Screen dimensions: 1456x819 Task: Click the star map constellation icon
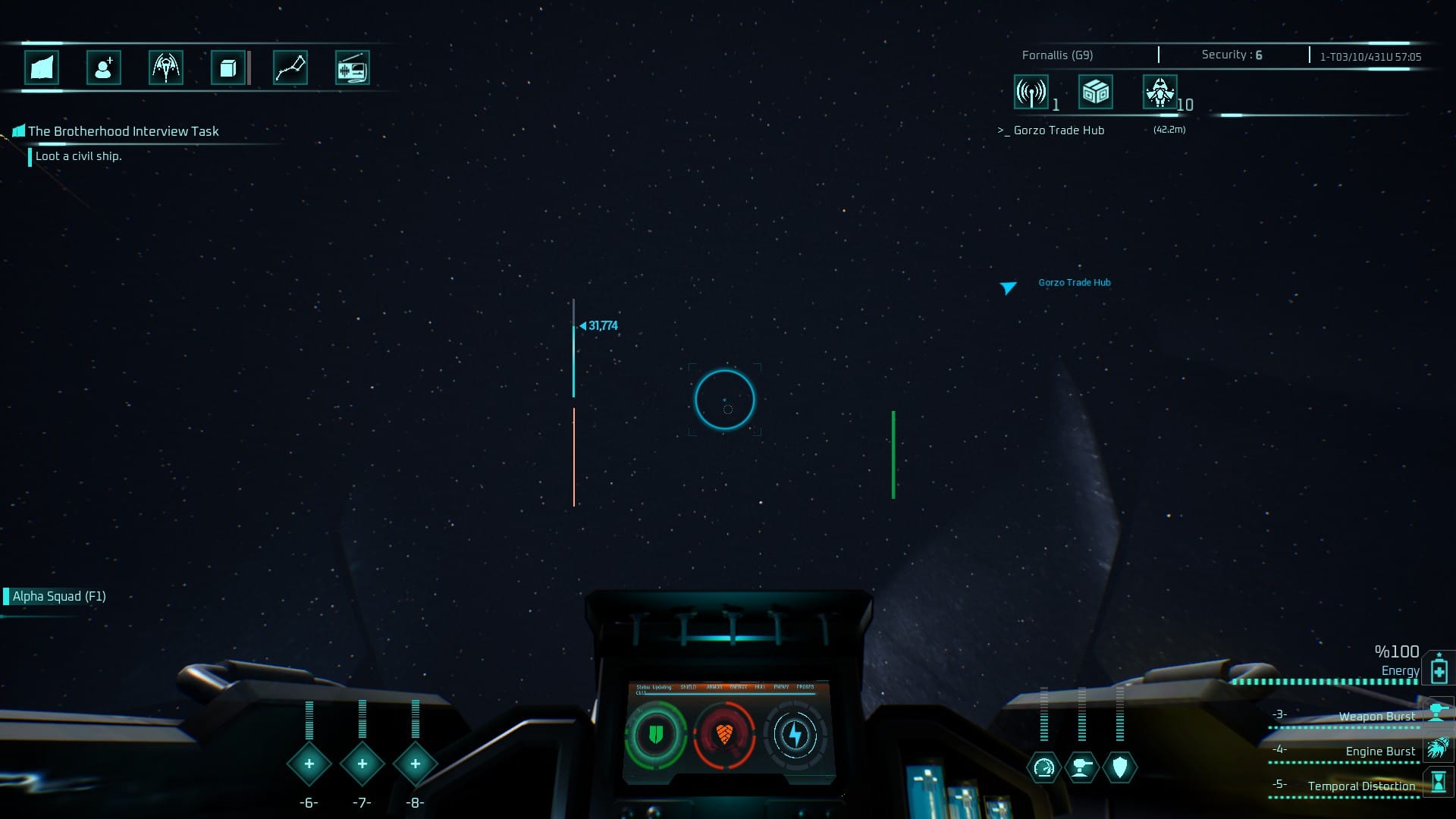291,67
